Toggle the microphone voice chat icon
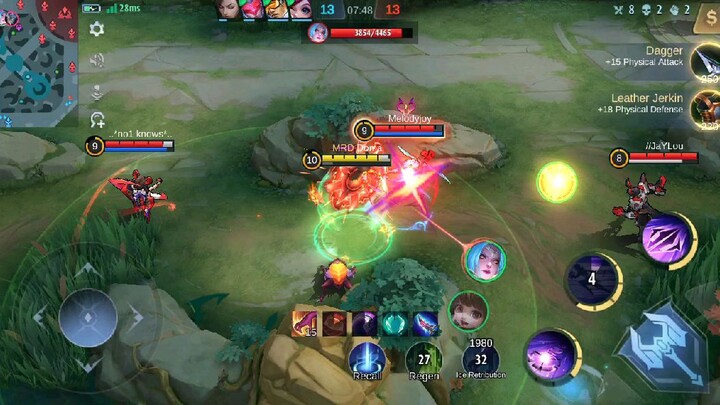Image resolution: width=720 pixels, height=405 pixels. pos(97,91)
